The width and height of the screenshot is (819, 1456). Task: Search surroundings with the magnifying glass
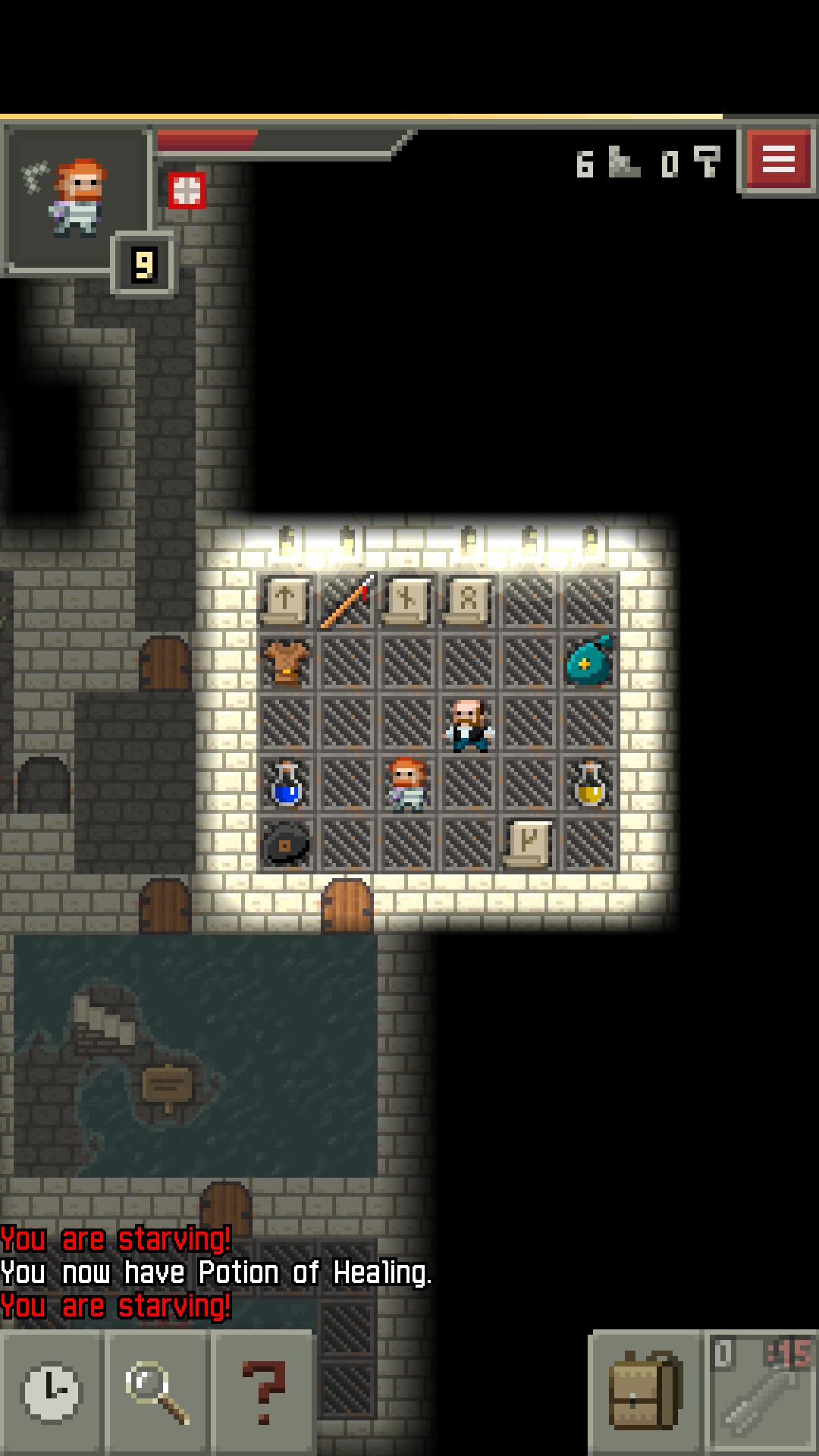pos(157,1392)
